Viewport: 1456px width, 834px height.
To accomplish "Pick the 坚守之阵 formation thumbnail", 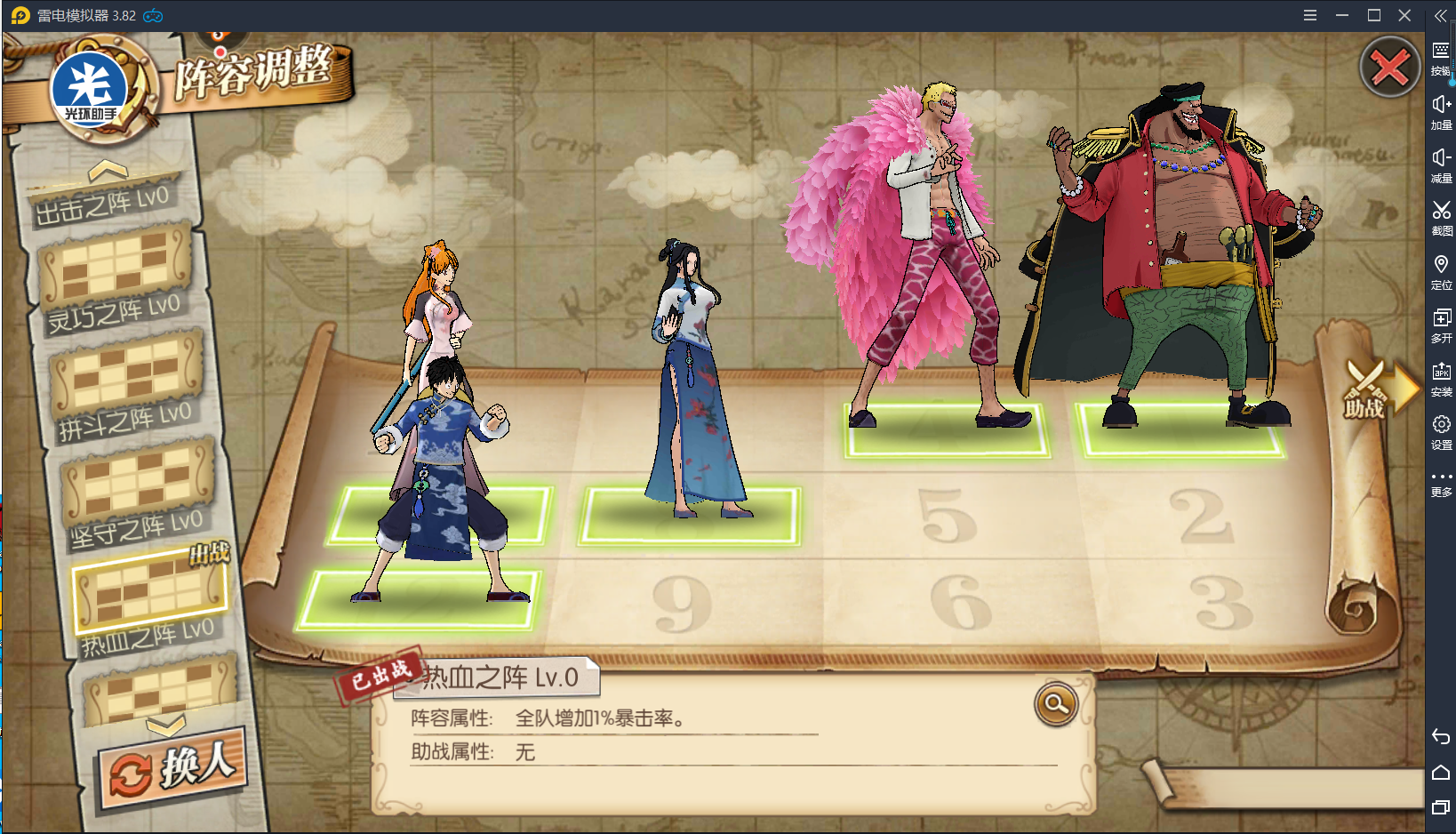I will [138, 480].
